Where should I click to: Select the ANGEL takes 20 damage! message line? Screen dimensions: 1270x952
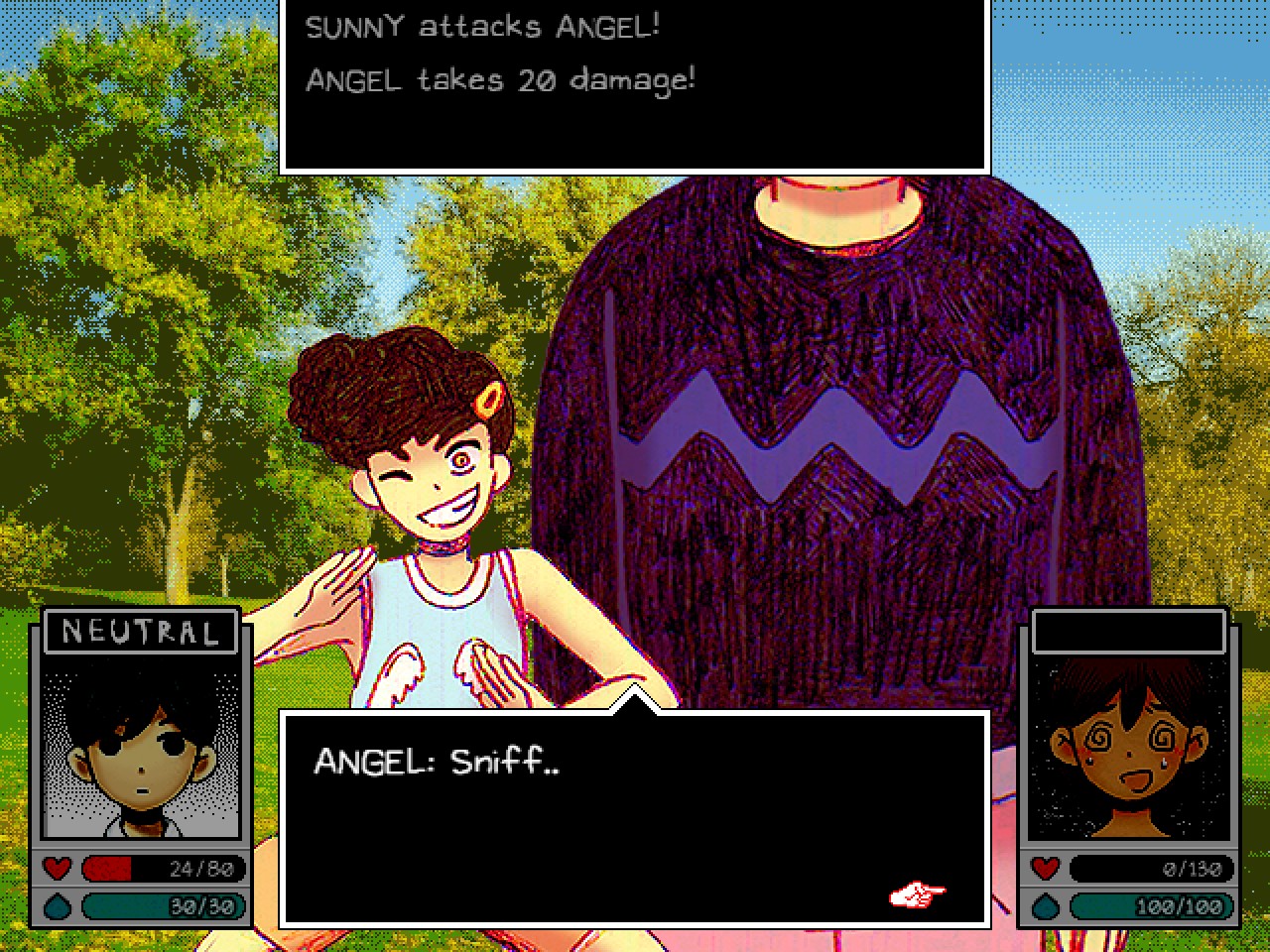(x=501, y=79)
